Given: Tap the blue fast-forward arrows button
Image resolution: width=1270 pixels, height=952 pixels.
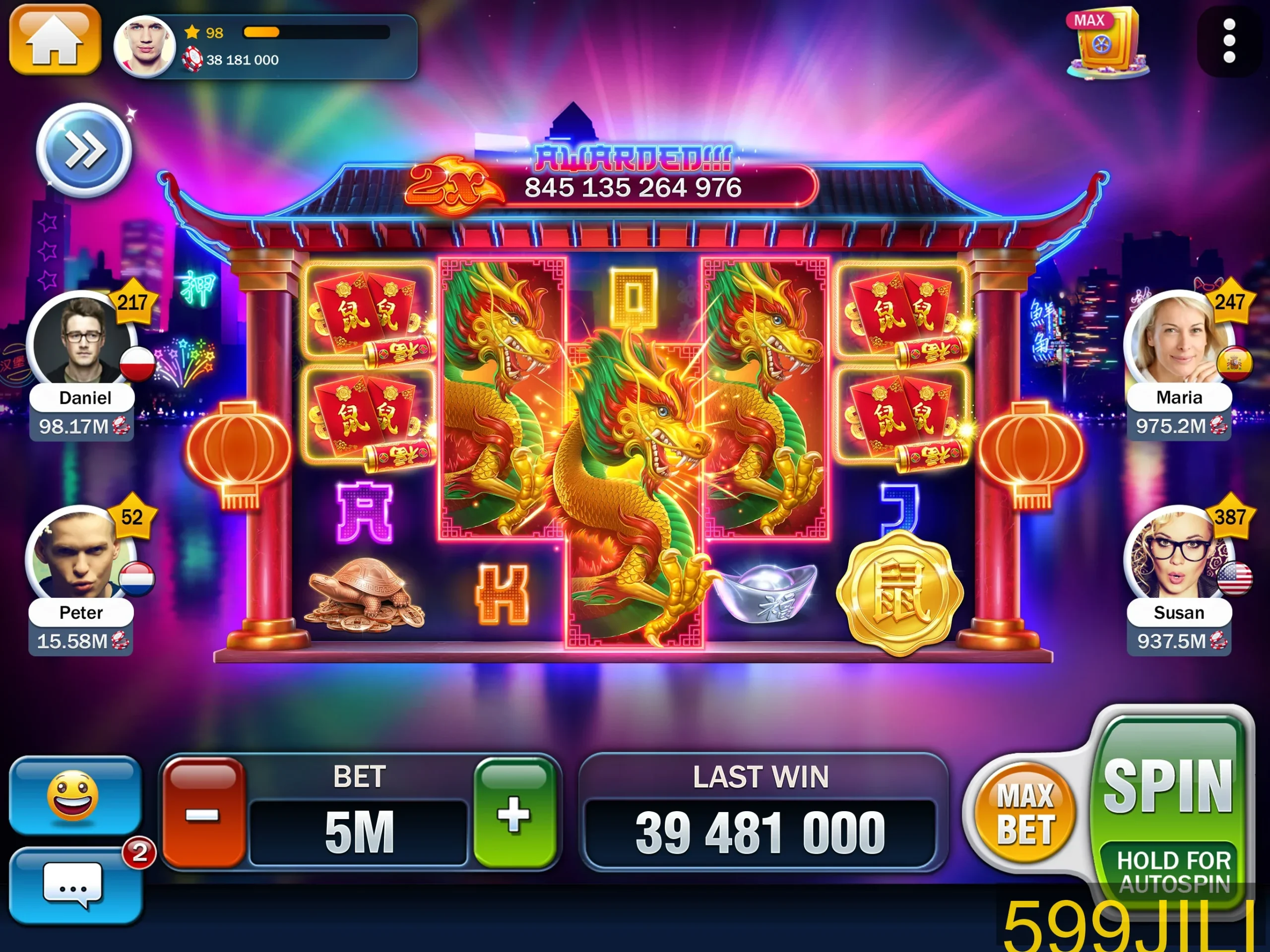Looking at the screenshot, I should (x=84, y=150).
